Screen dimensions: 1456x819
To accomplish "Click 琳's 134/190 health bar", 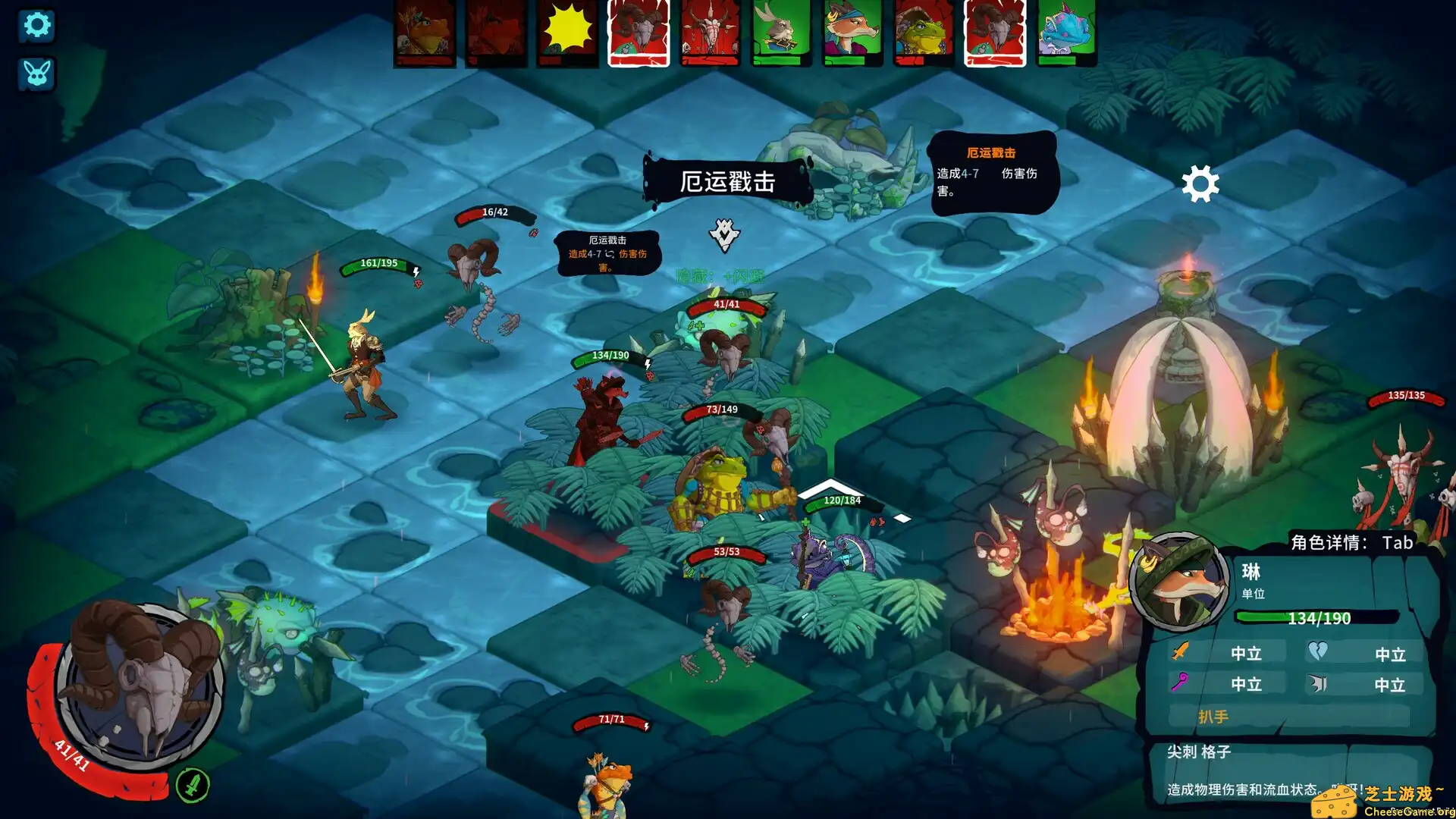I will pyautogui.click(x=1316, y=618).
